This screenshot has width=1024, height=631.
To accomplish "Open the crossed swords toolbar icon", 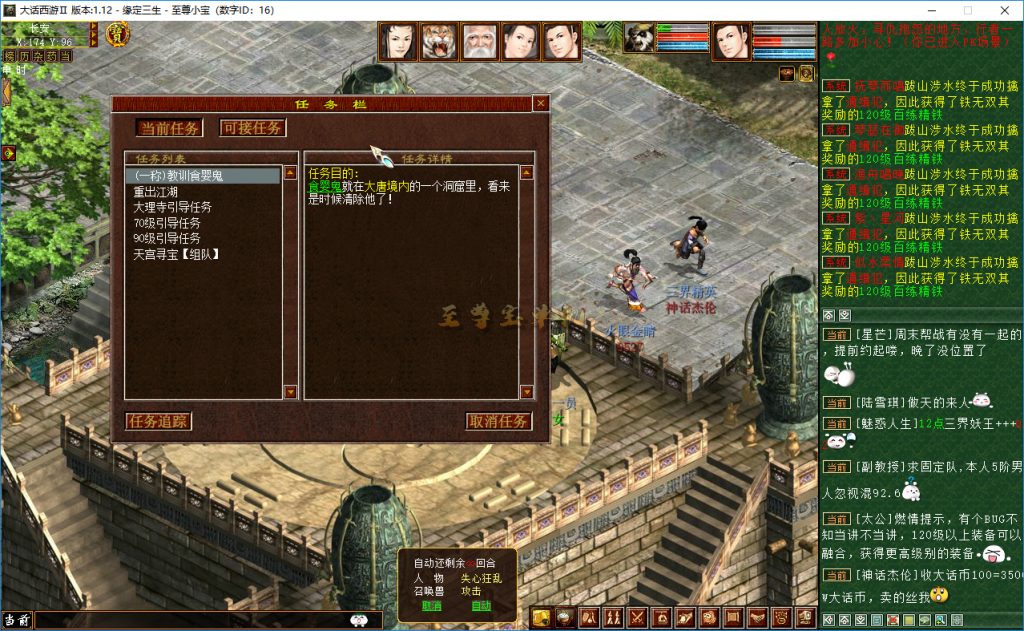I will (x=636, y=617).
